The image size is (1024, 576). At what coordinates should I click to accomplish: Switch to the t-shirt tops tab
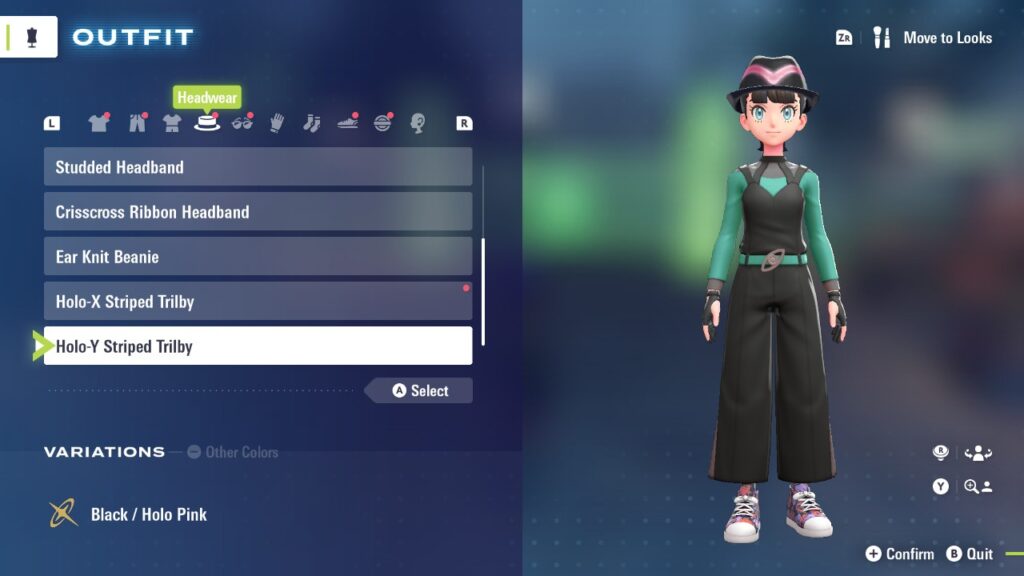pyautogui.click(x=98, y=123)
